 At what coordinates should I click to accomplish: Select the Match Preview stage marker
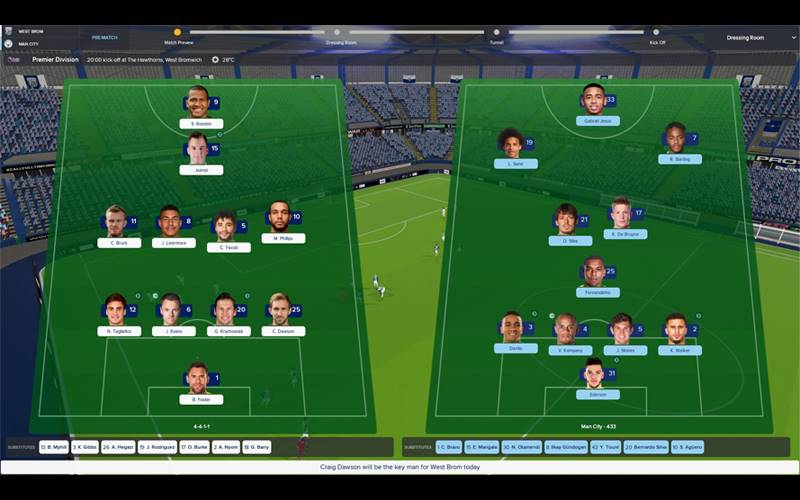tap(178, 32)
